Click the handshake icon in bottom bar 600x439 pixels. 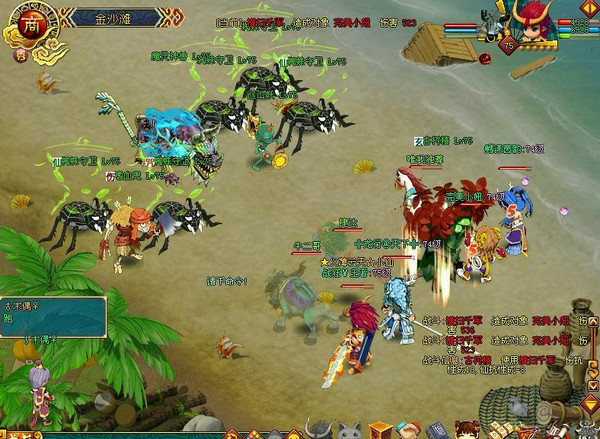pos(409,432)
